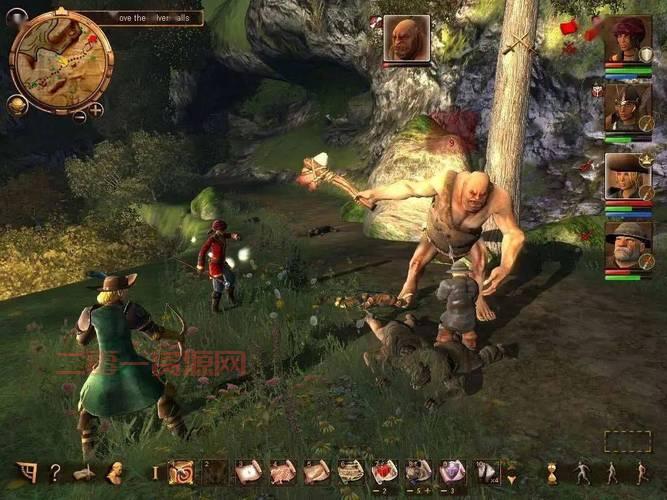This screenshot has height=500, width=667.
Task: Use the red potion quickbar slot
Action: click(x=384, y=471)
